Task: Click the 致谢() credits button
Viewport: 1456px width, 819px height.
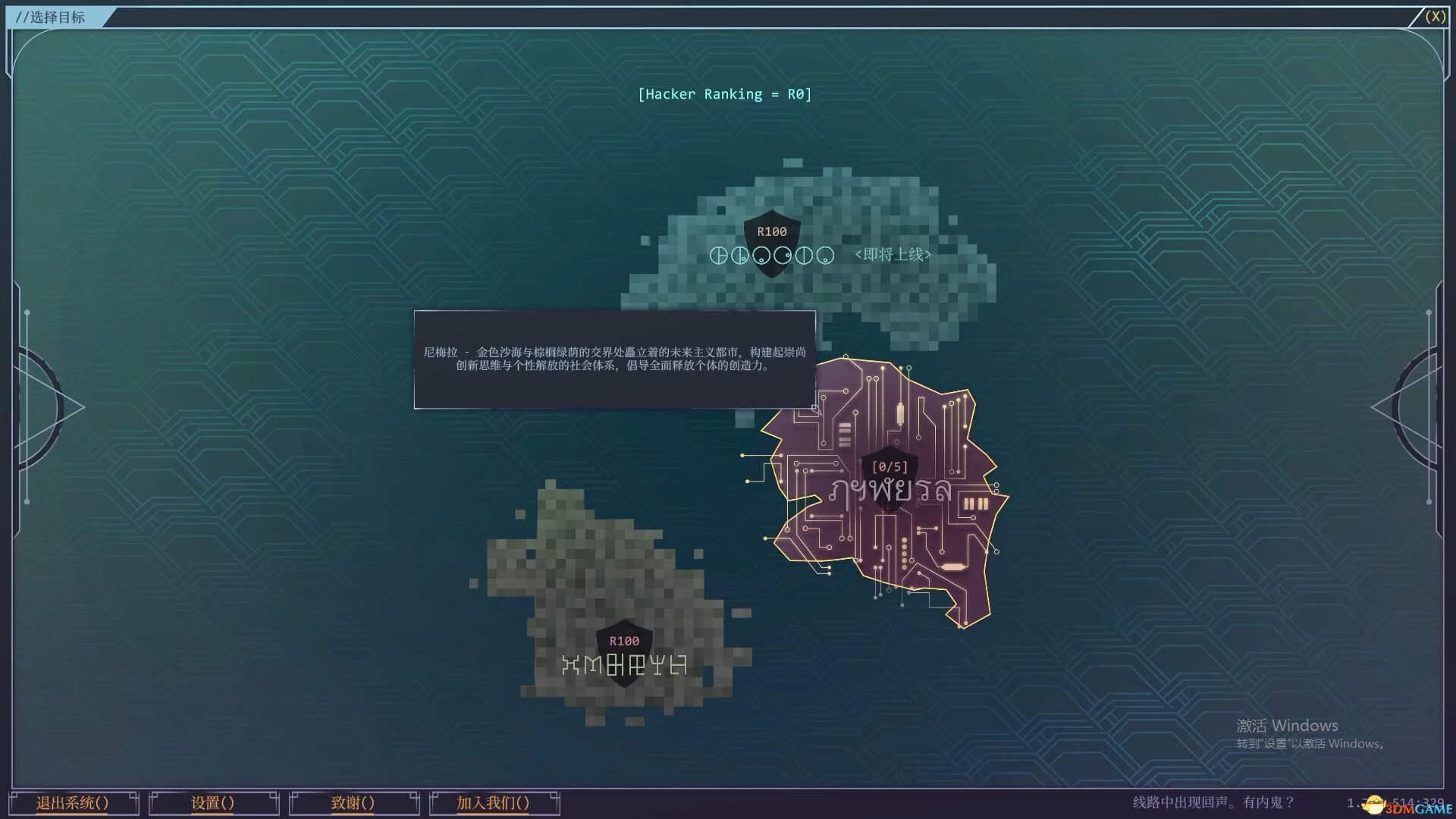Action: point(353,802)
